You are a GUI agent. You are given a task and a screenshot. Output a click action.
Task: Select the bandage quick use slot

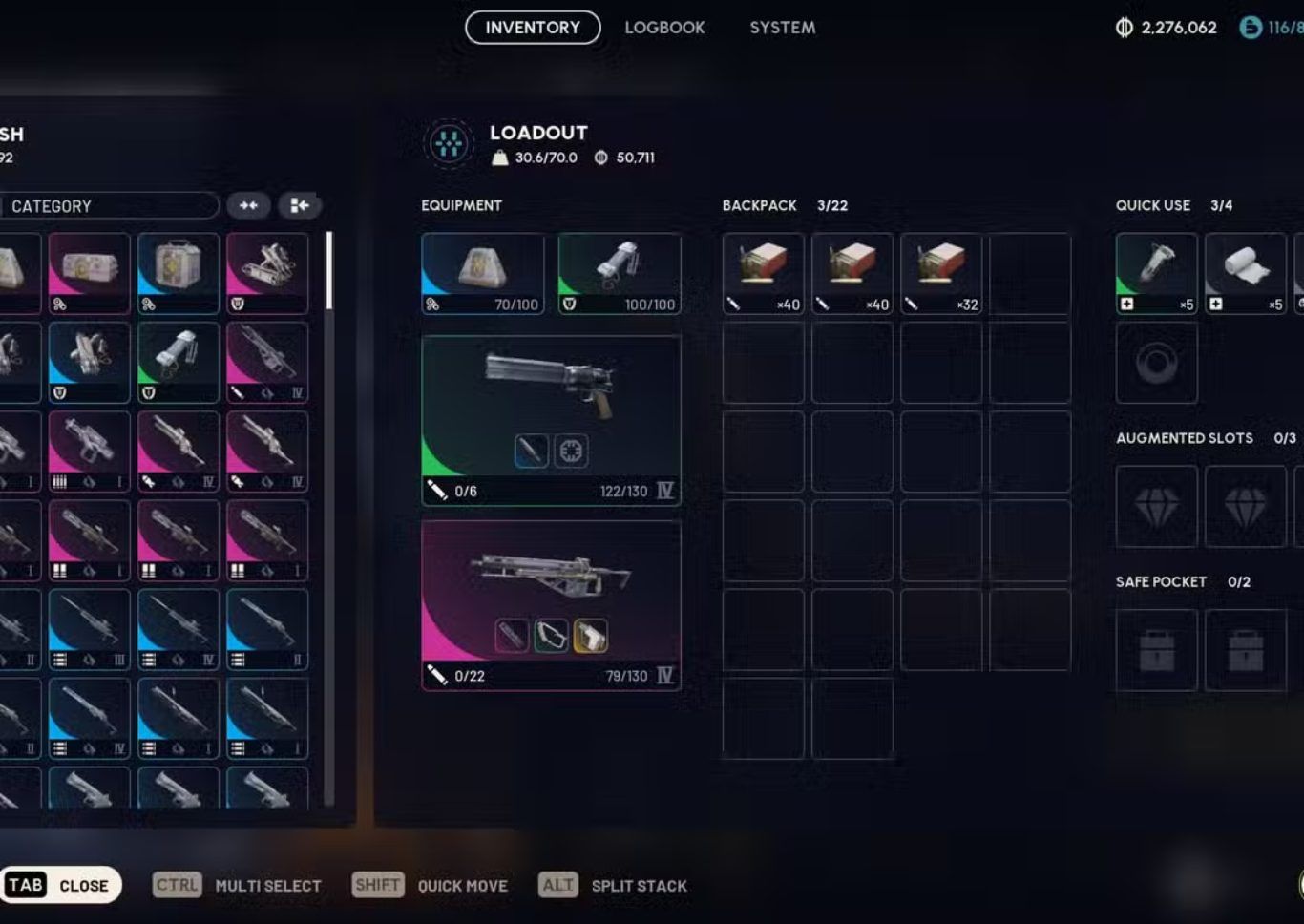click(1245, 274)
